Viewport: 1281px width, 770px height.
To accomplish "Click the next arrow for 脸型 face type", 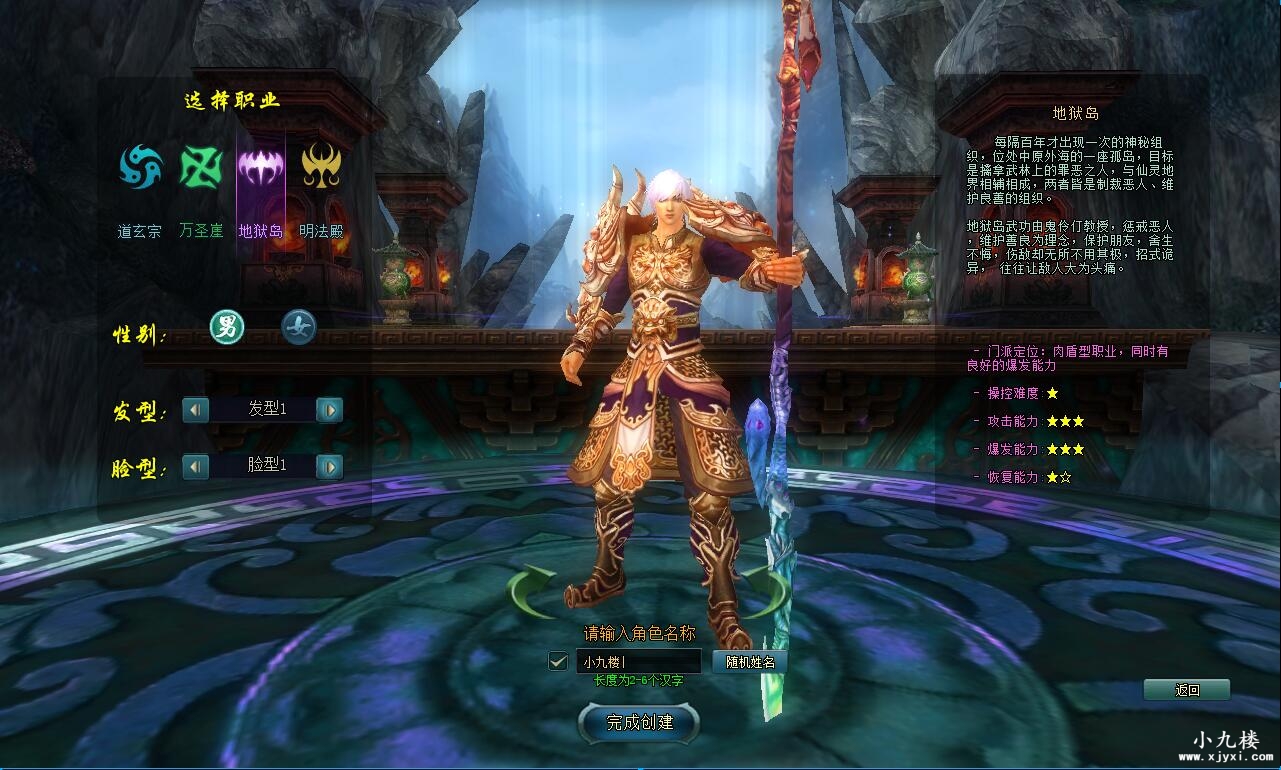I will 330,467.
